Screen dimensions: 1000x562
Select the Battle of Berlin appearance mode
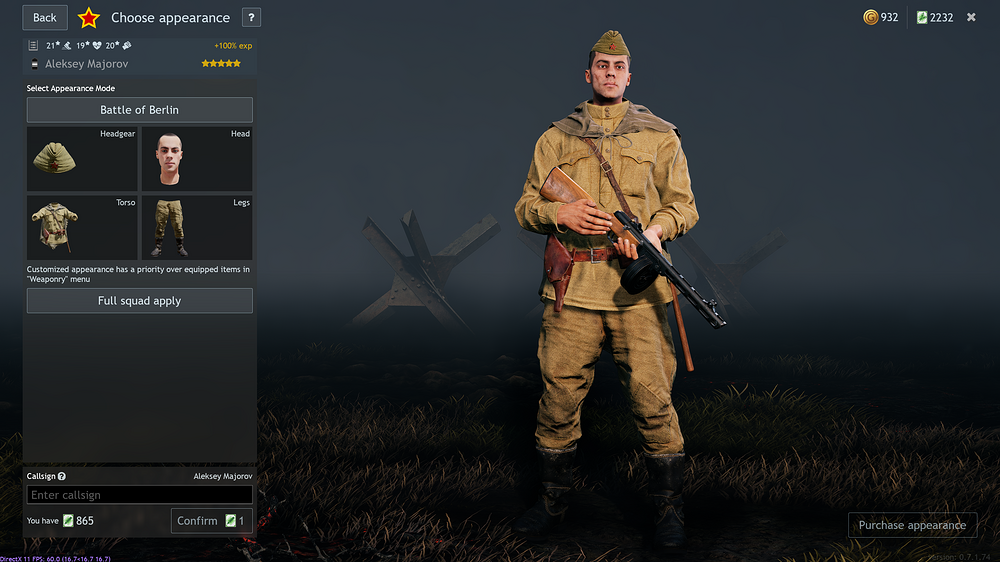tap(139, 110)
